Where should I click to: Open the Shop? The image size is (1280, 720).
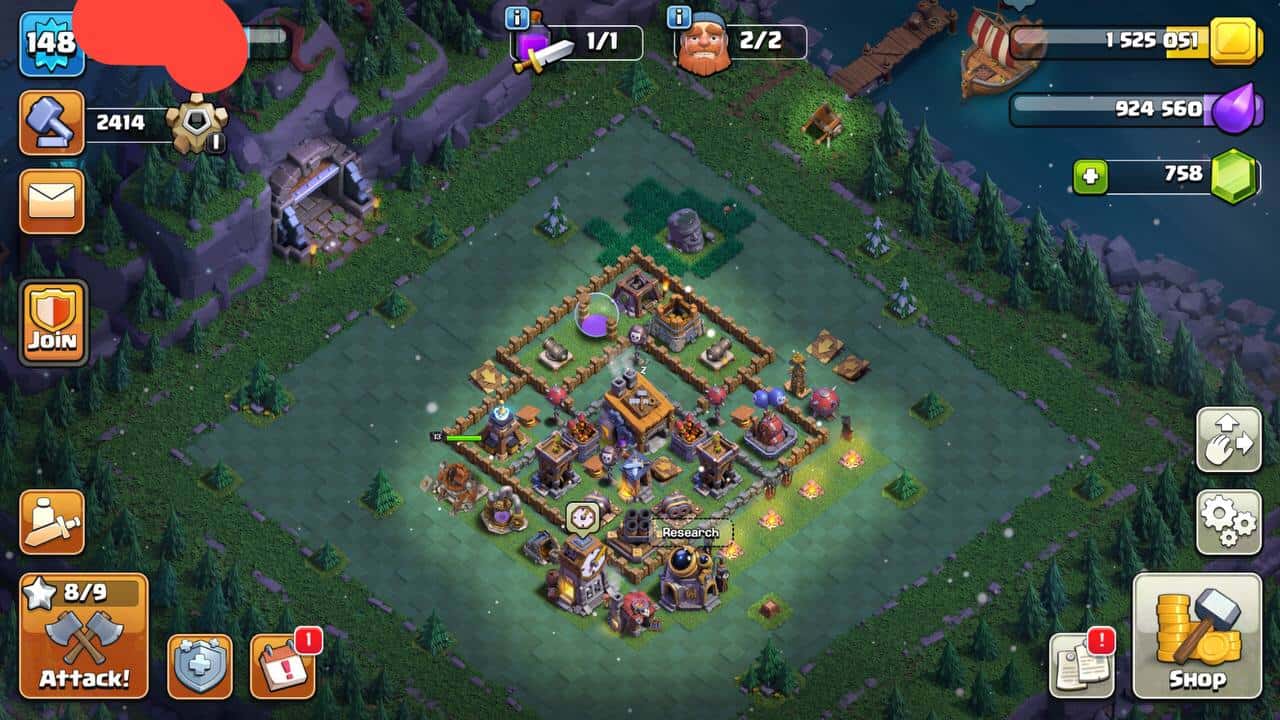pyautogui.click(x=1197, y=637)
